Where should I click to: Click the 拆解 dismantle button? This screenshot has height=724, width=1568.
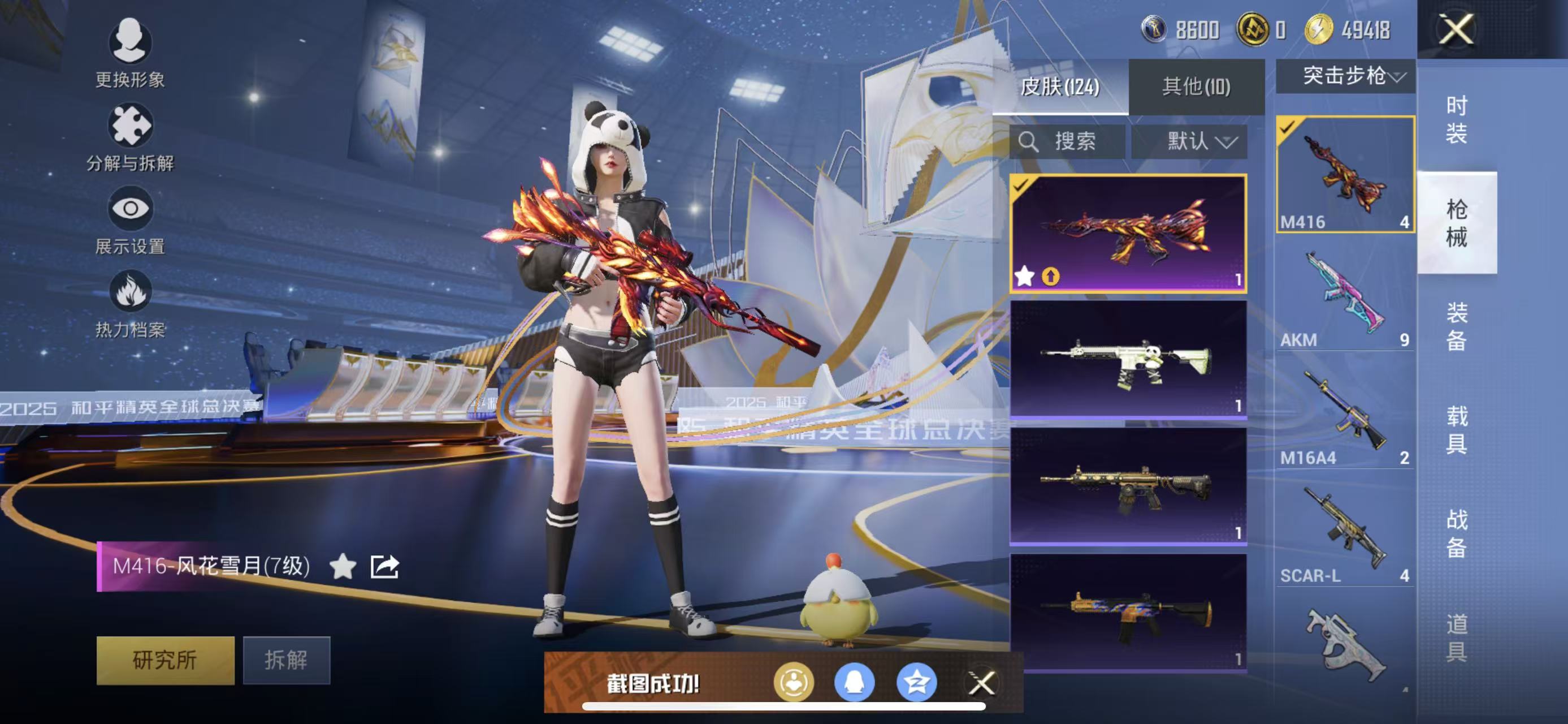[x=286, y=660]
